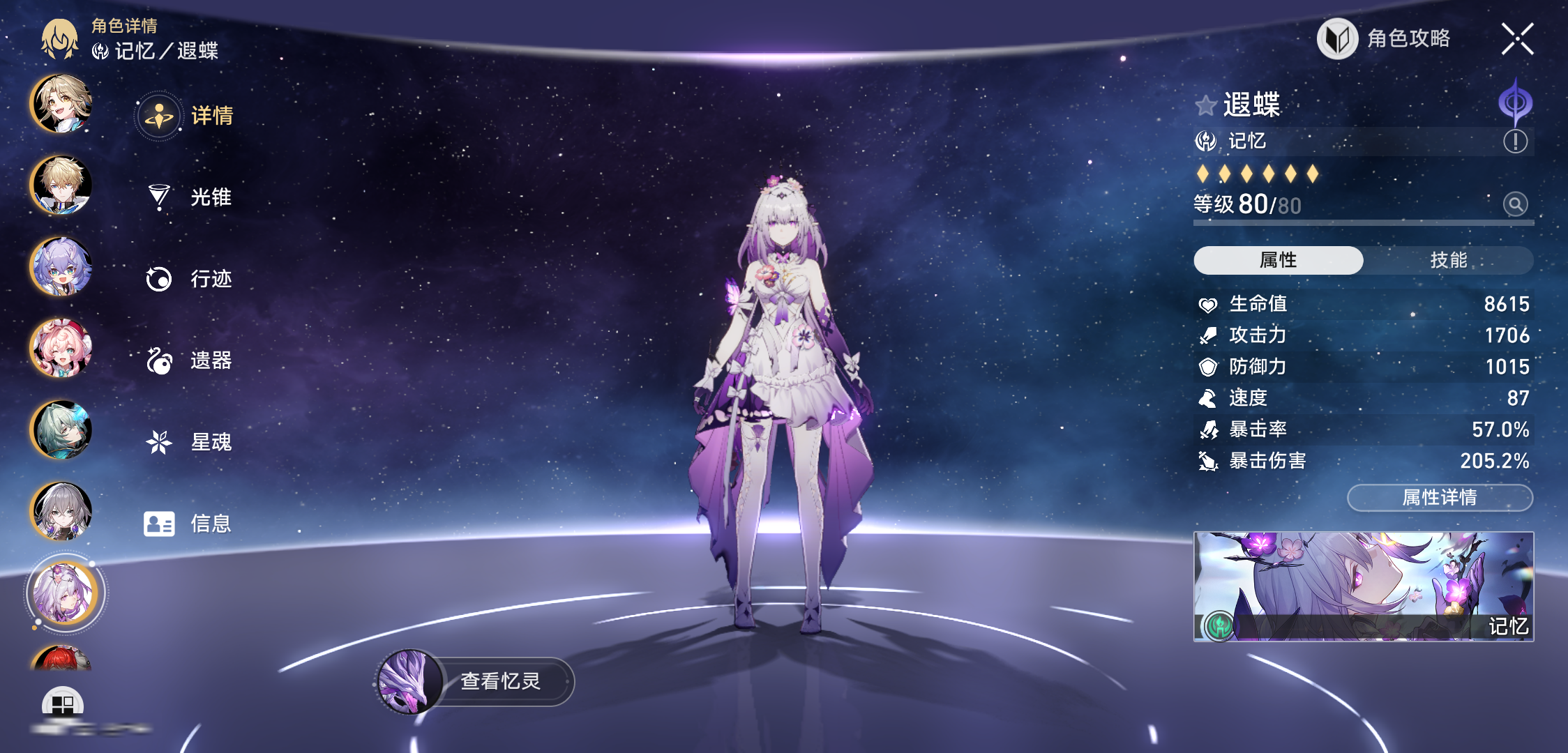Go to the 行迹 traces menu
The height and width of the screenshot is (753, 1568).
pos(188,279)
